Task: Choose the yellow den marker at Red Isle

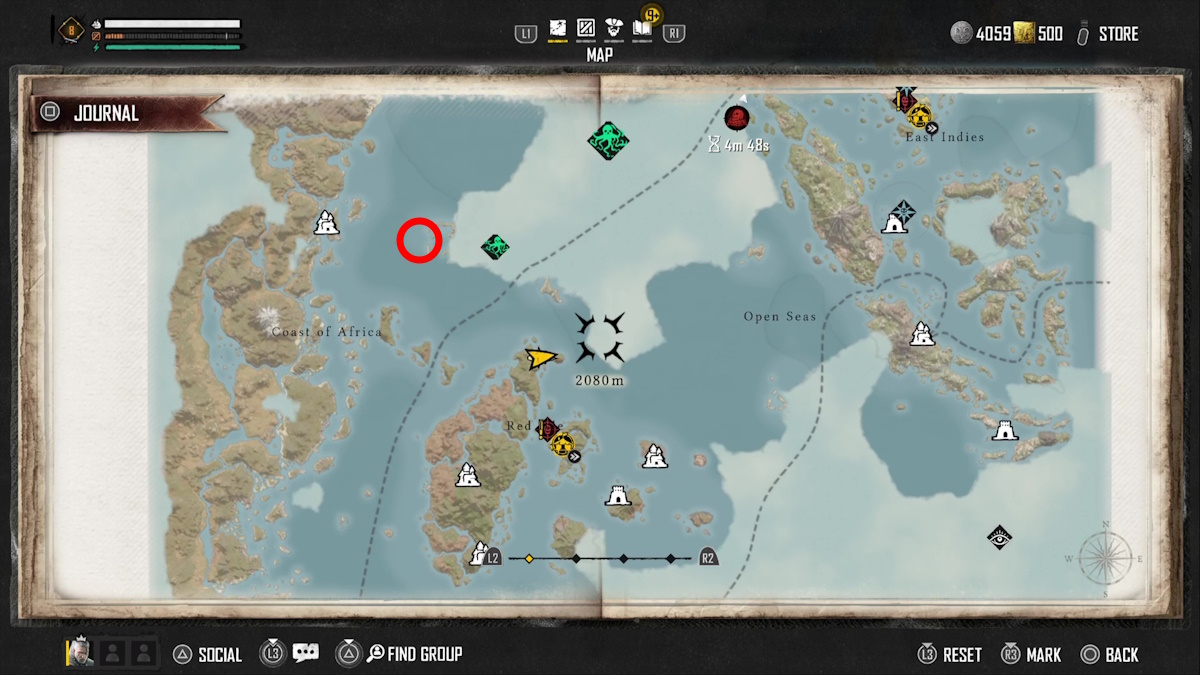Action: coord(561,442)
